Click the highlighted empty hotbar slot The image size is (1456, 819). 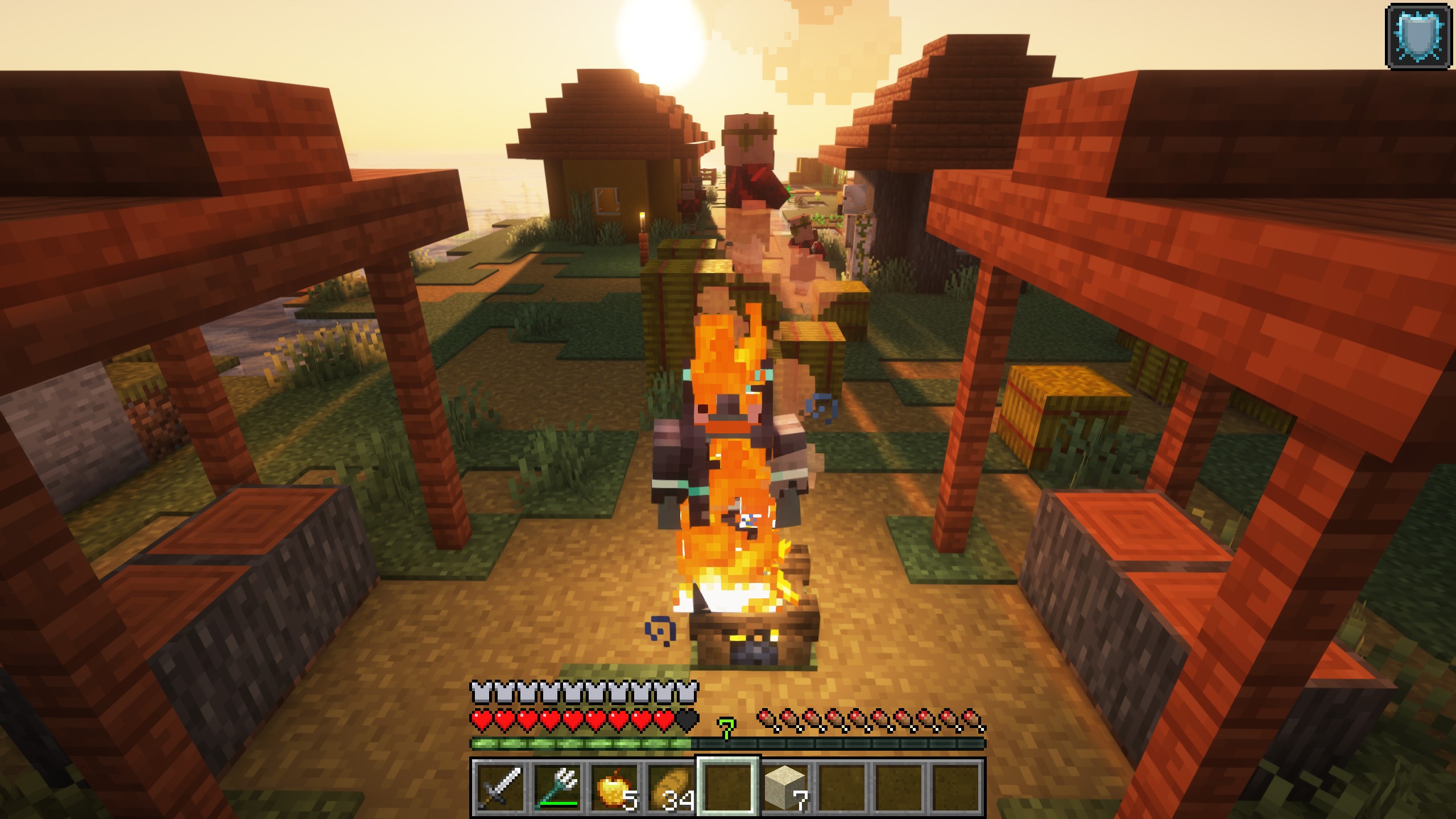(728, 787)
